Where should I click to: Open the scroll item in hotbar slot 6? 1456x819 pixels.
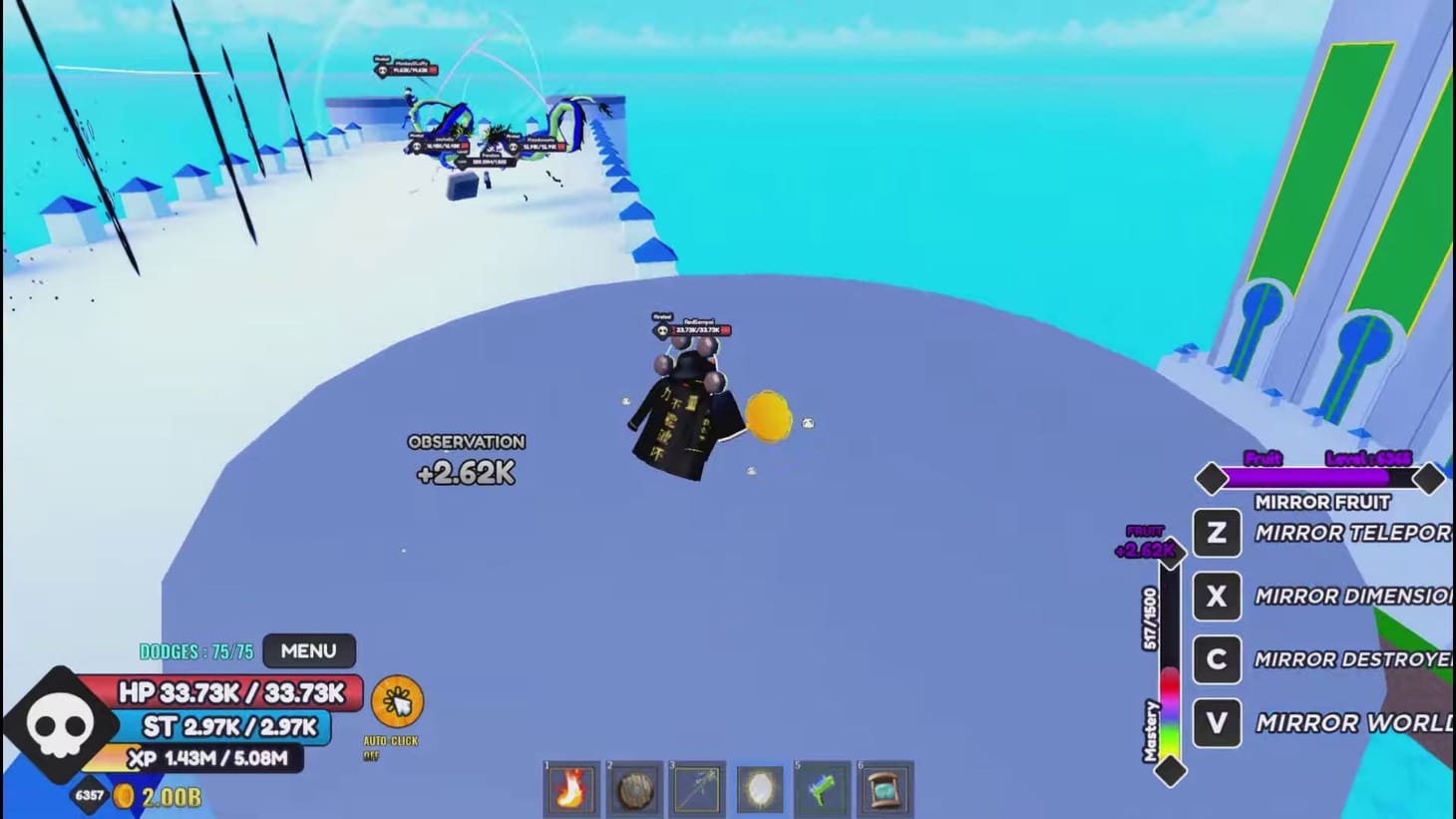886,789
